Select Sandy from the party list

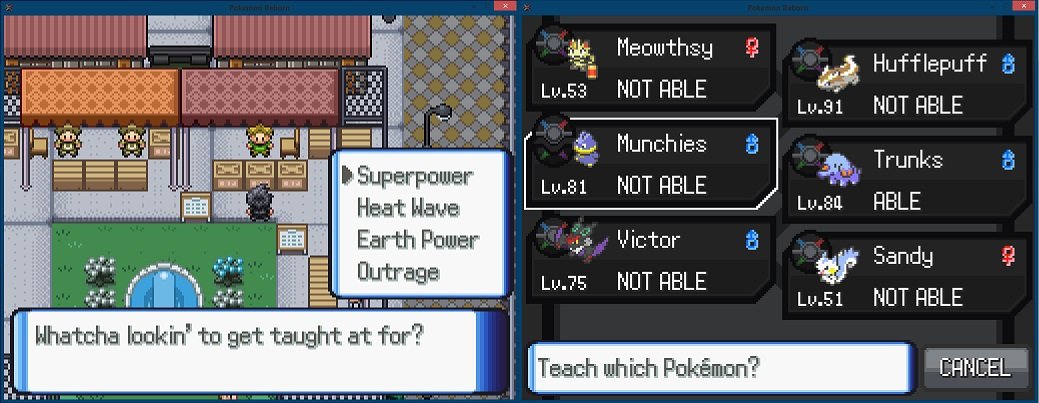coord(906,277)
